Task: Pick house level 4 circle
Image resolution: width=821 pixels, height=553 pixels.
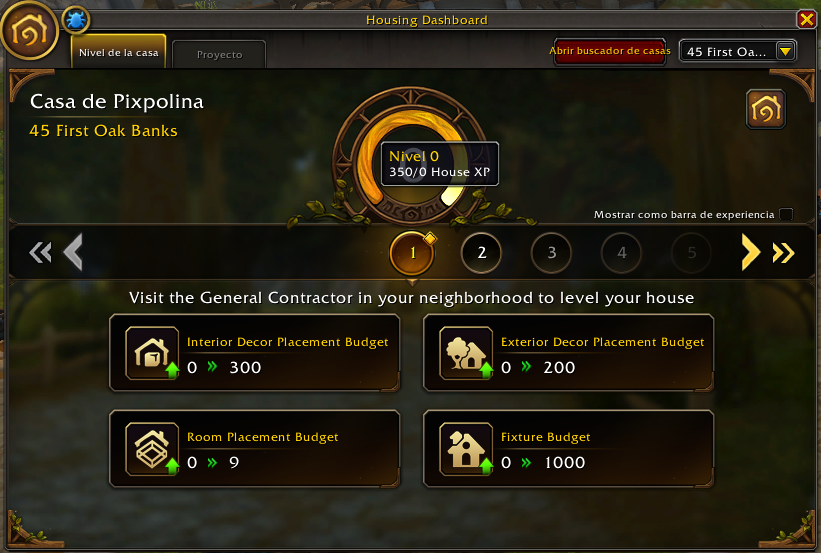Action: tap(621, 253)
